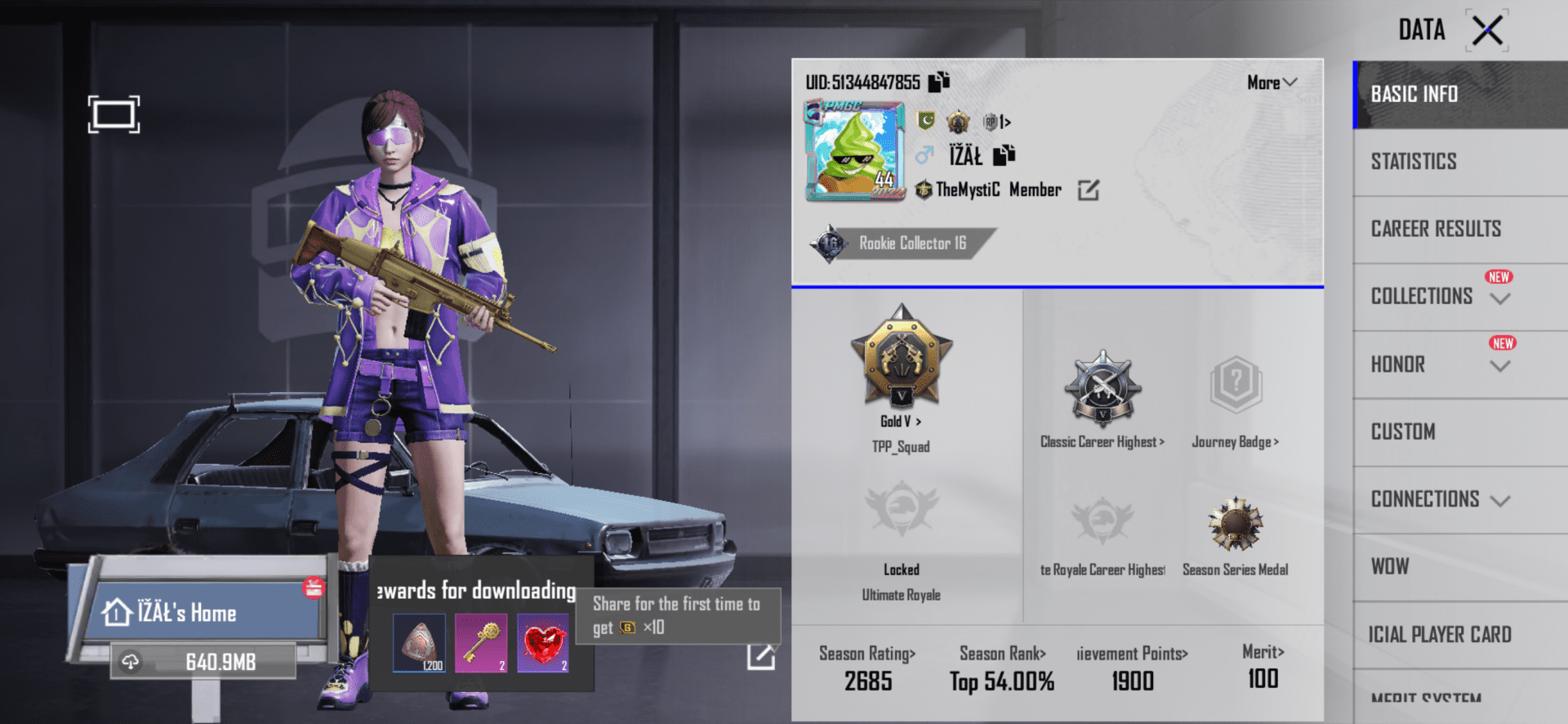View the RP 1 badge beside the avatar
Screen dimensions: 1568x724
point(993,123)
